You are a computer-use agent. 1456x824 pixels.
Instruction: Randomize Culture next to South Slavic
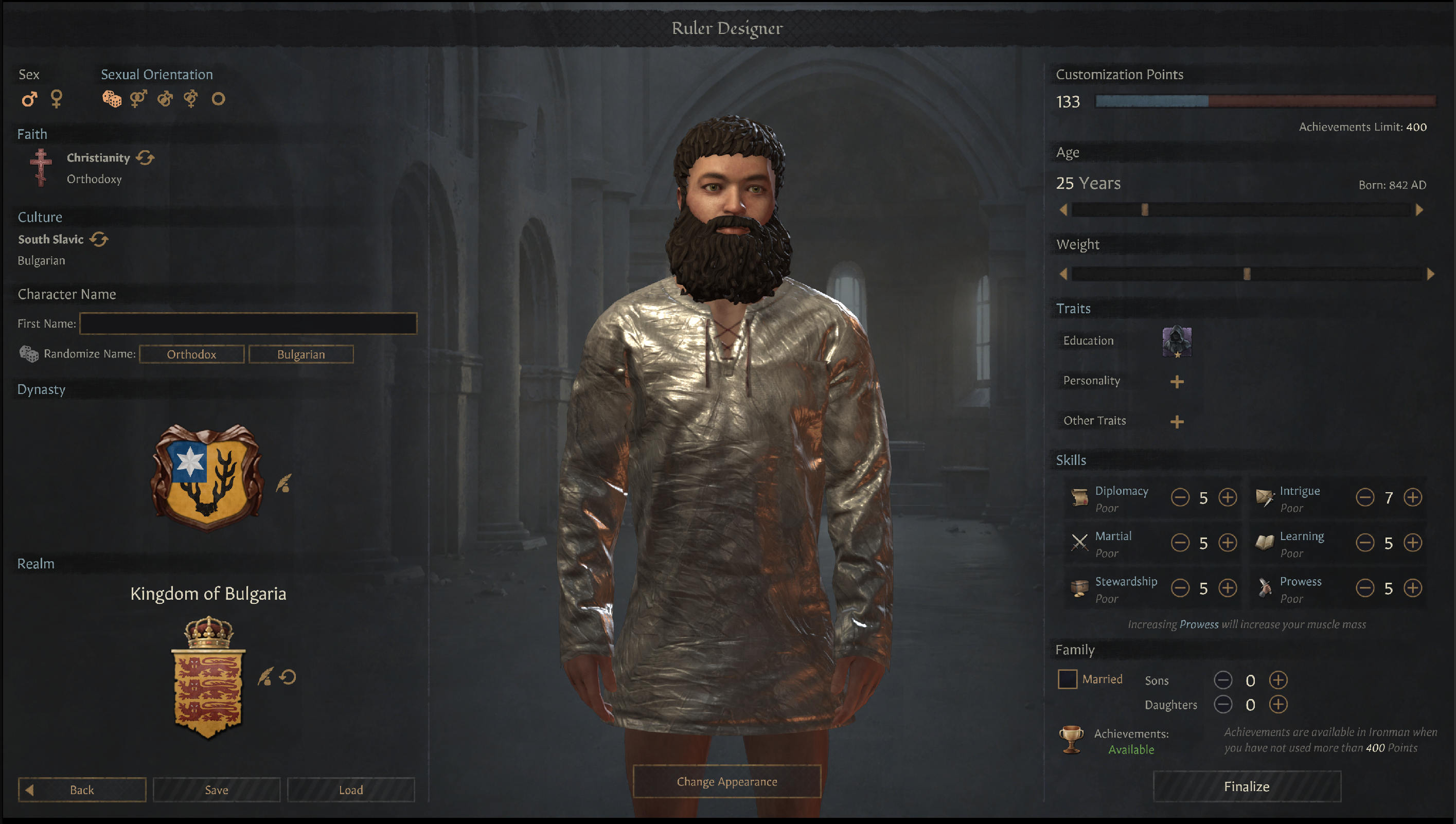point(100,239)
